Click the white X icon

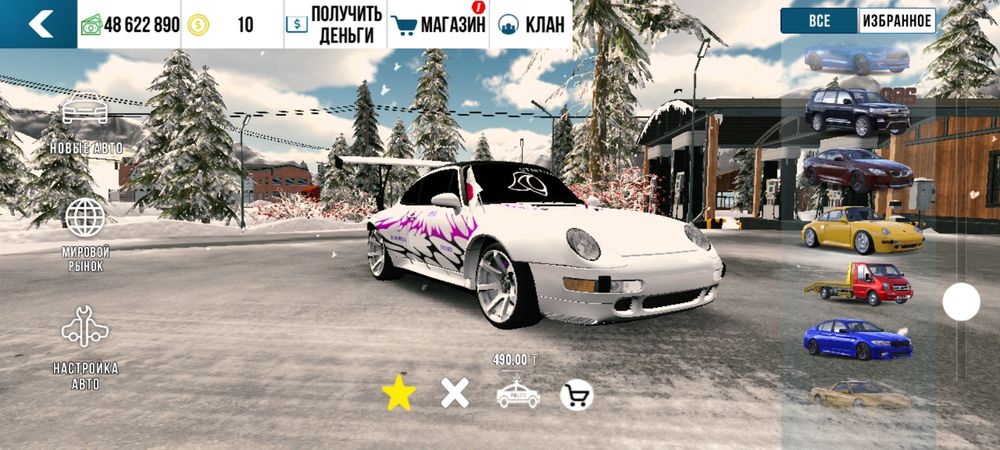455,394
